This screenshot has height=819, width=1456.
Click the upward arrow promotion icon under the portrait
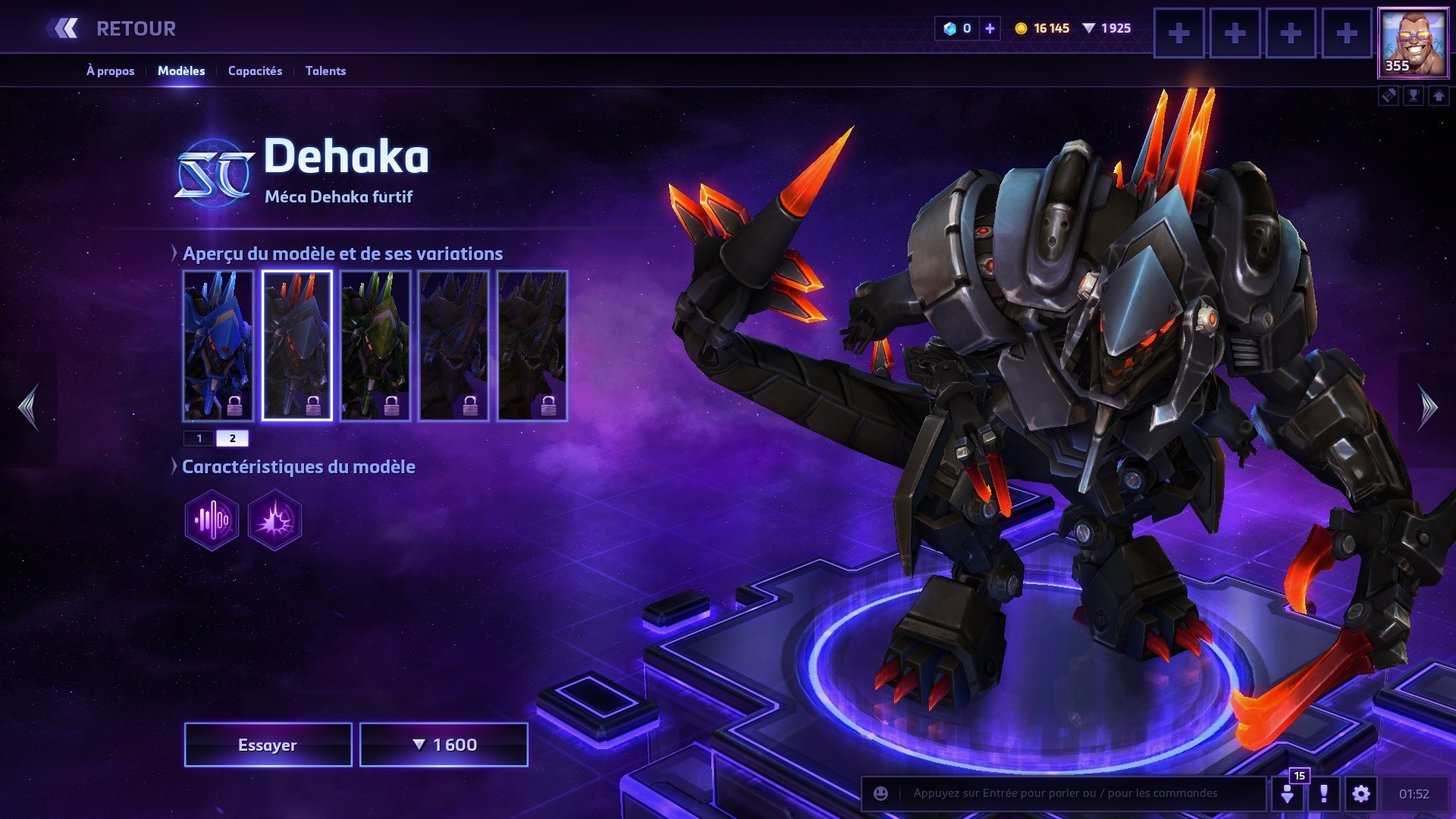point(1439,96)
